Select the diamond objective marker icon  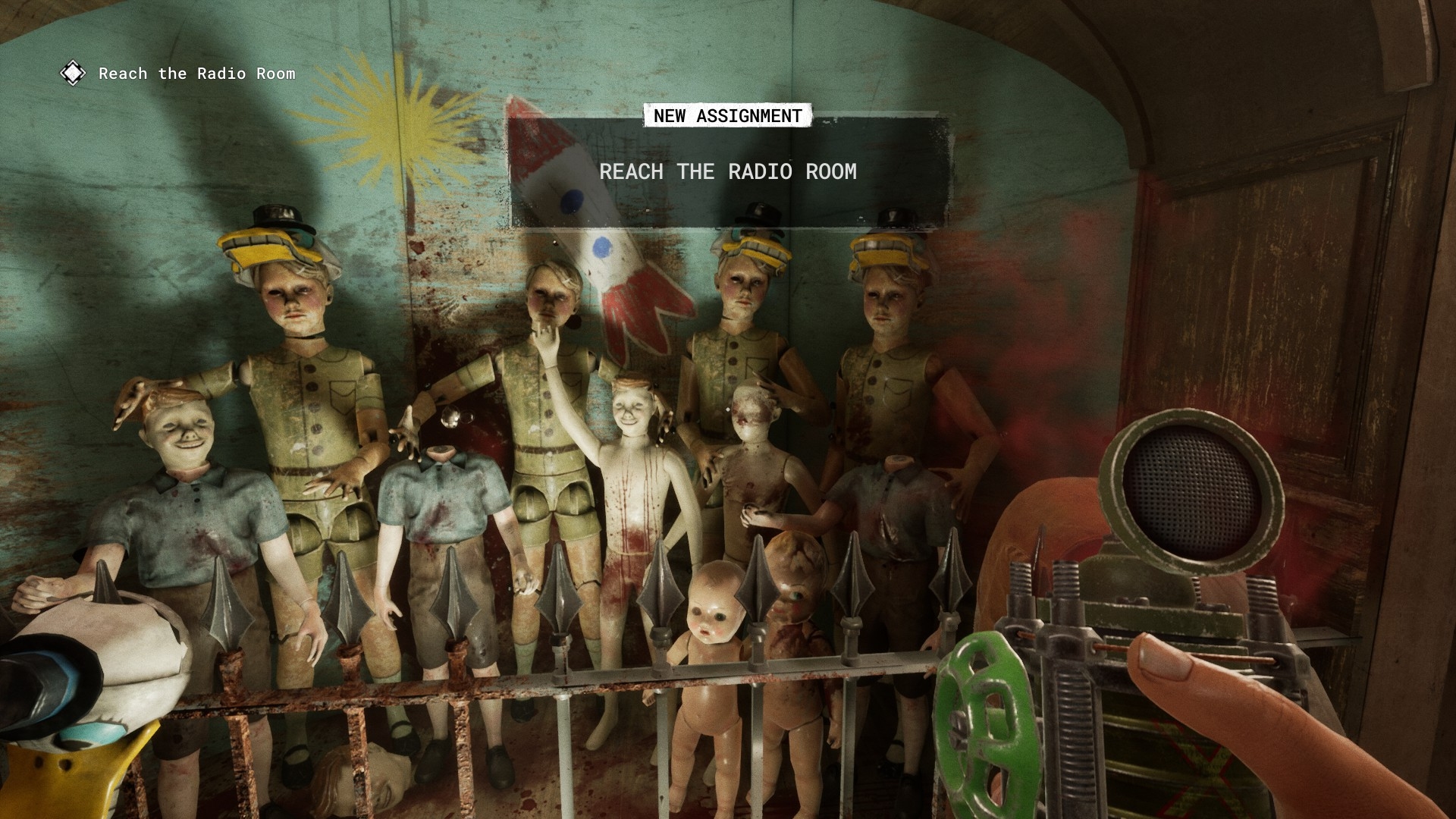(x=73, y=74)
